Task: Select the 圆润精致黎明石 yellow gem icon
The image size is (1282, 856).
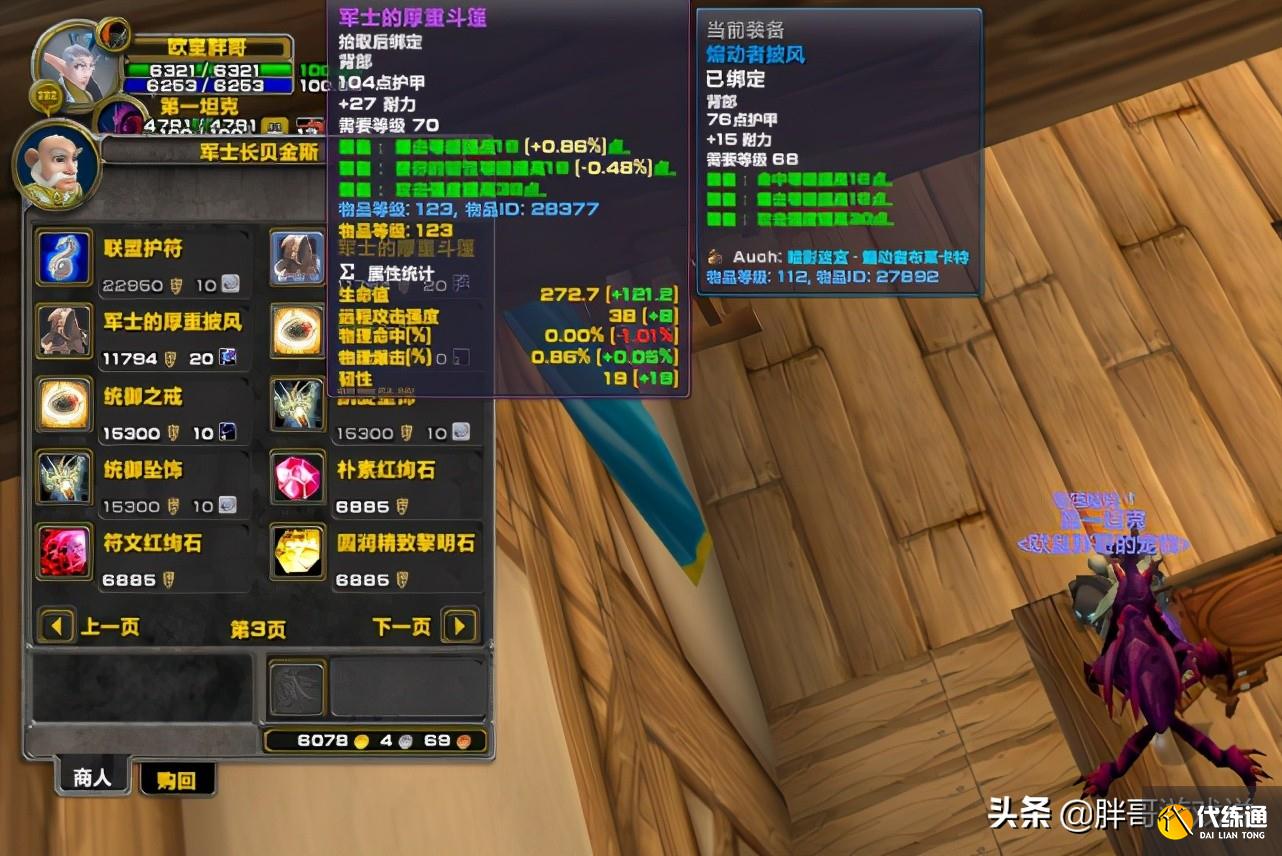Action: point(296,552)
